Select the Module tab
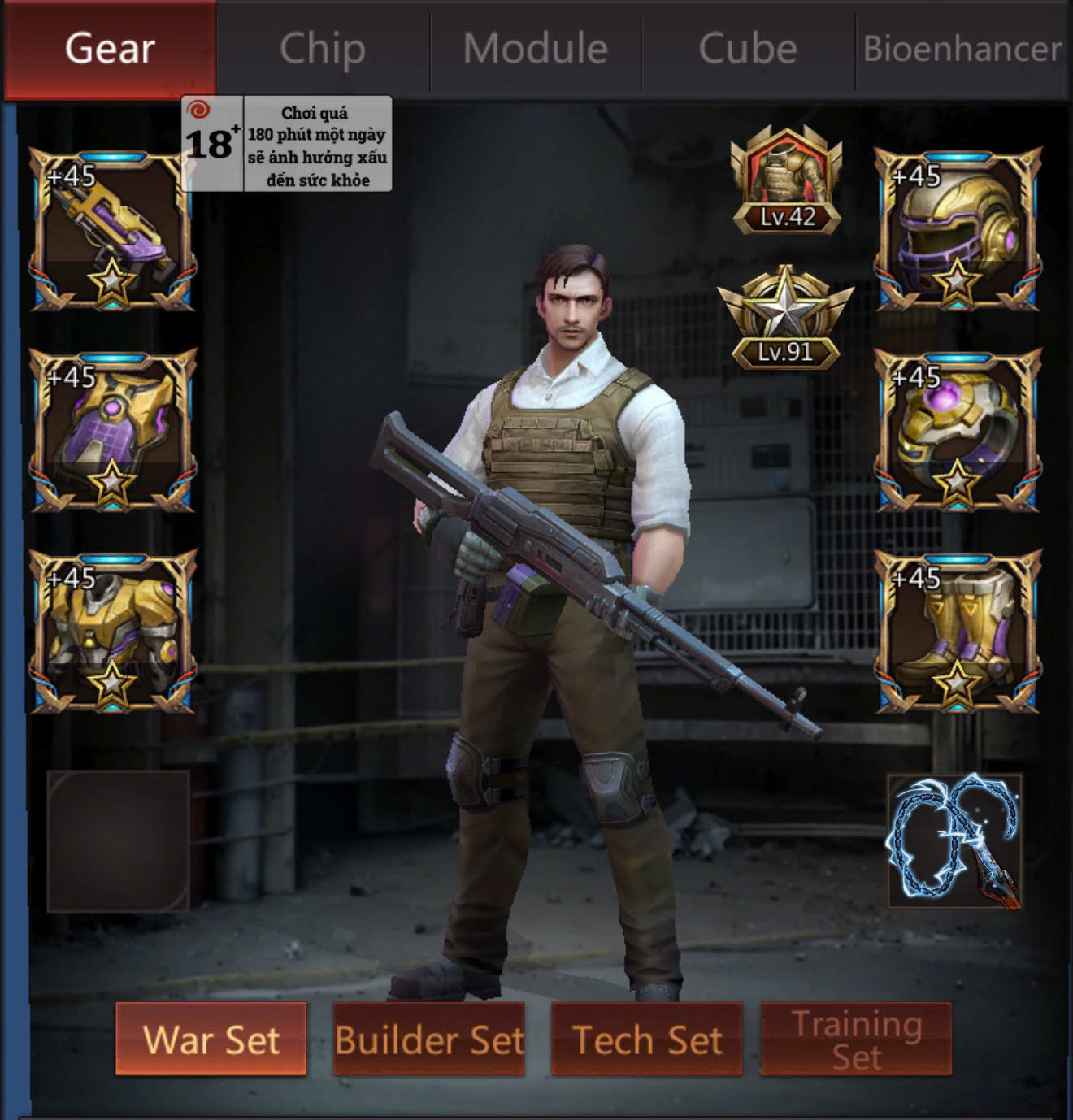Screen dimensions: 1073x1120 coord(536,49)
